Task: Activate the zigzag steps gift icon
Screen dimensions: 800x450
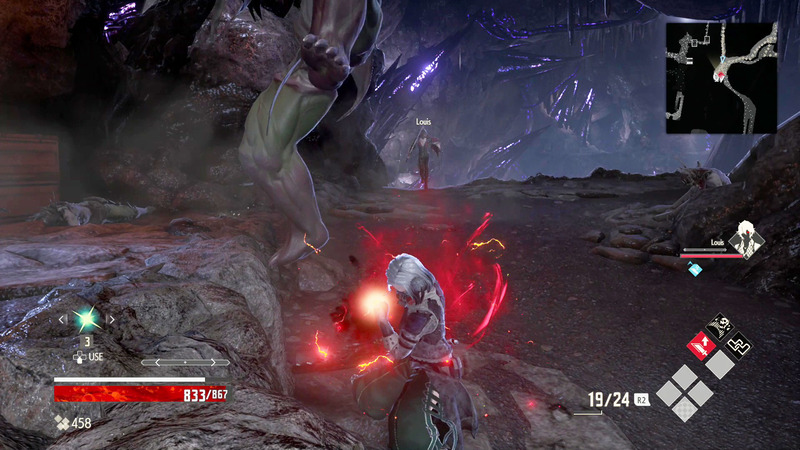Action: [x=738, y=345]
